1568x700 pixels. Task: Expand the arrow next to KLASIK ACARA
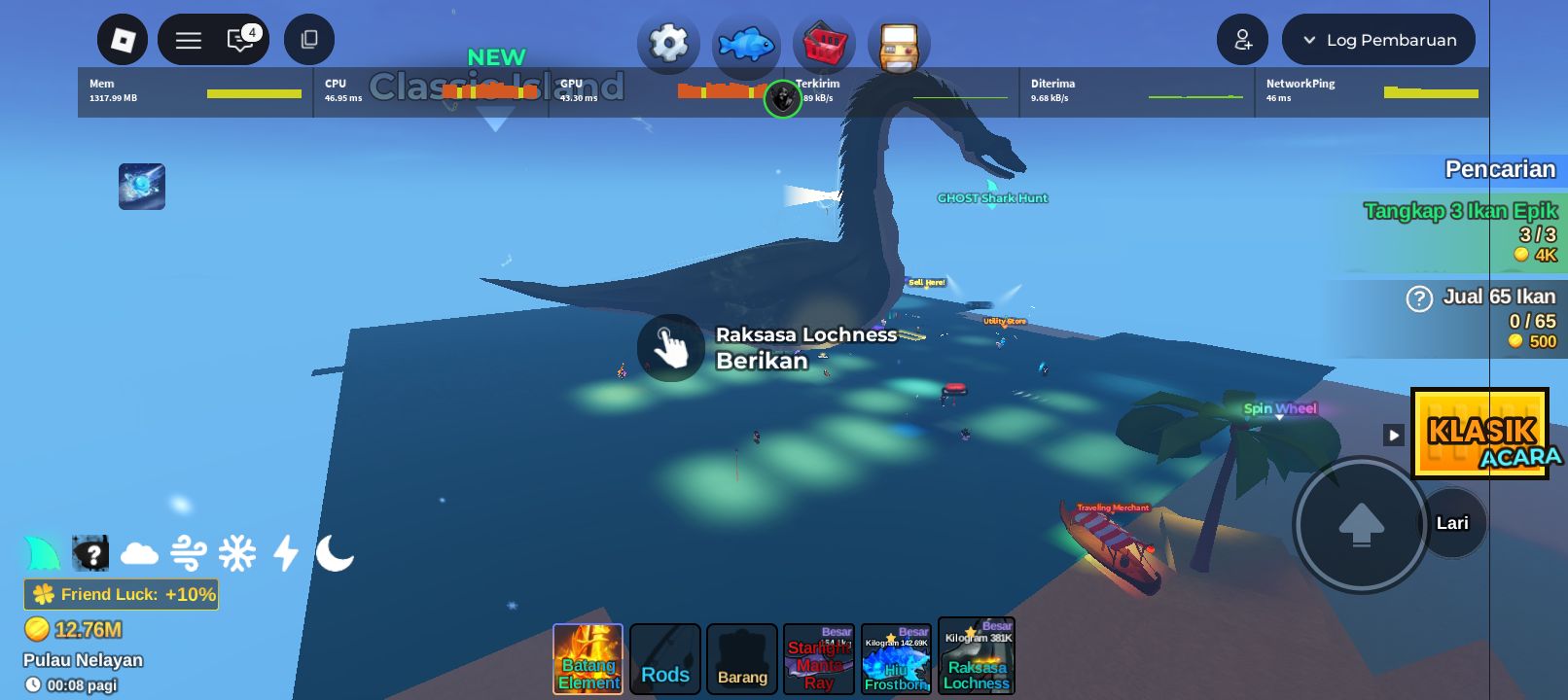[x=1392, y=435]
